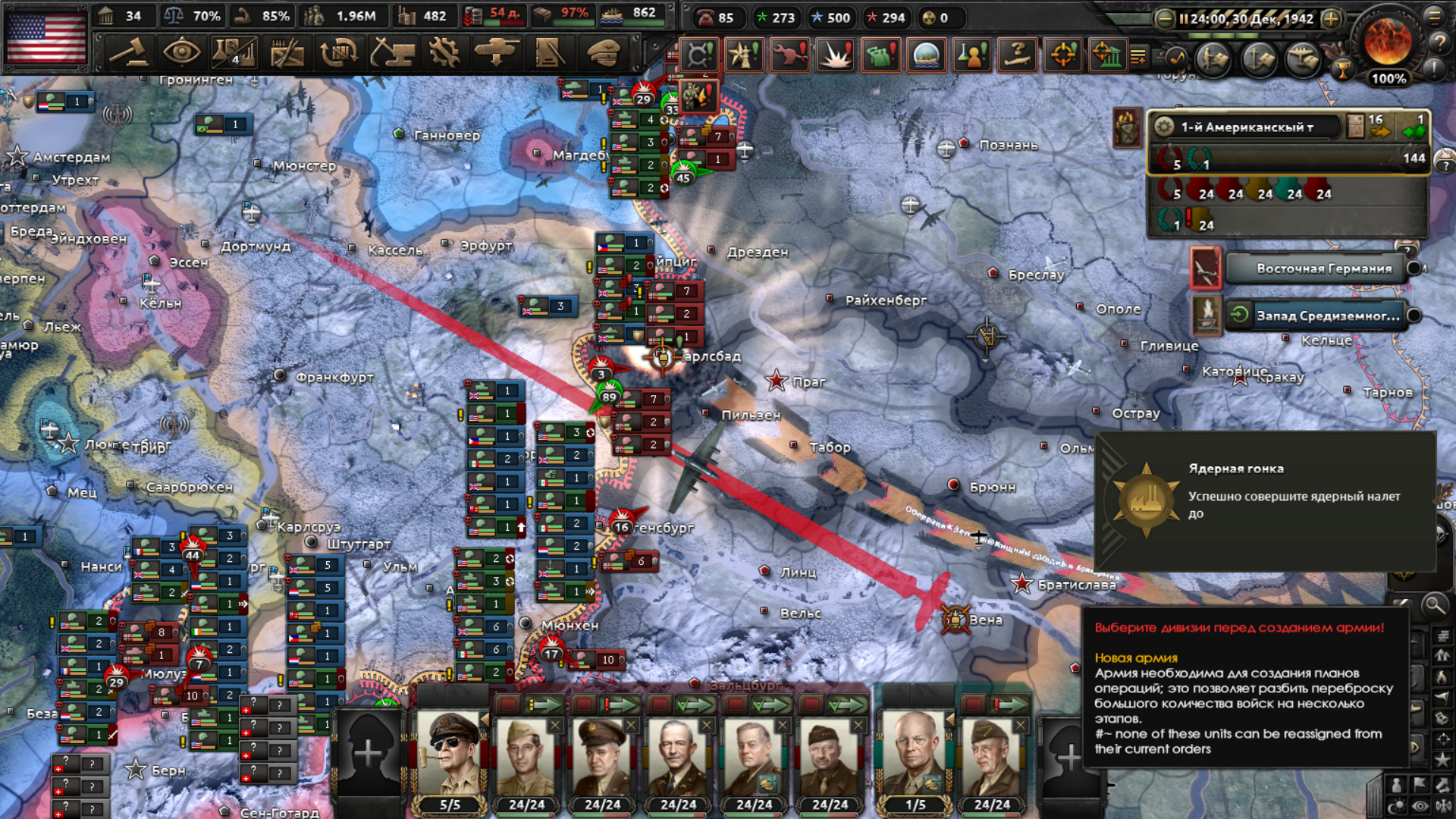Open the Production gear and wrench menu
Viewport: 1456px width, 819px height.
click(444, 52)
